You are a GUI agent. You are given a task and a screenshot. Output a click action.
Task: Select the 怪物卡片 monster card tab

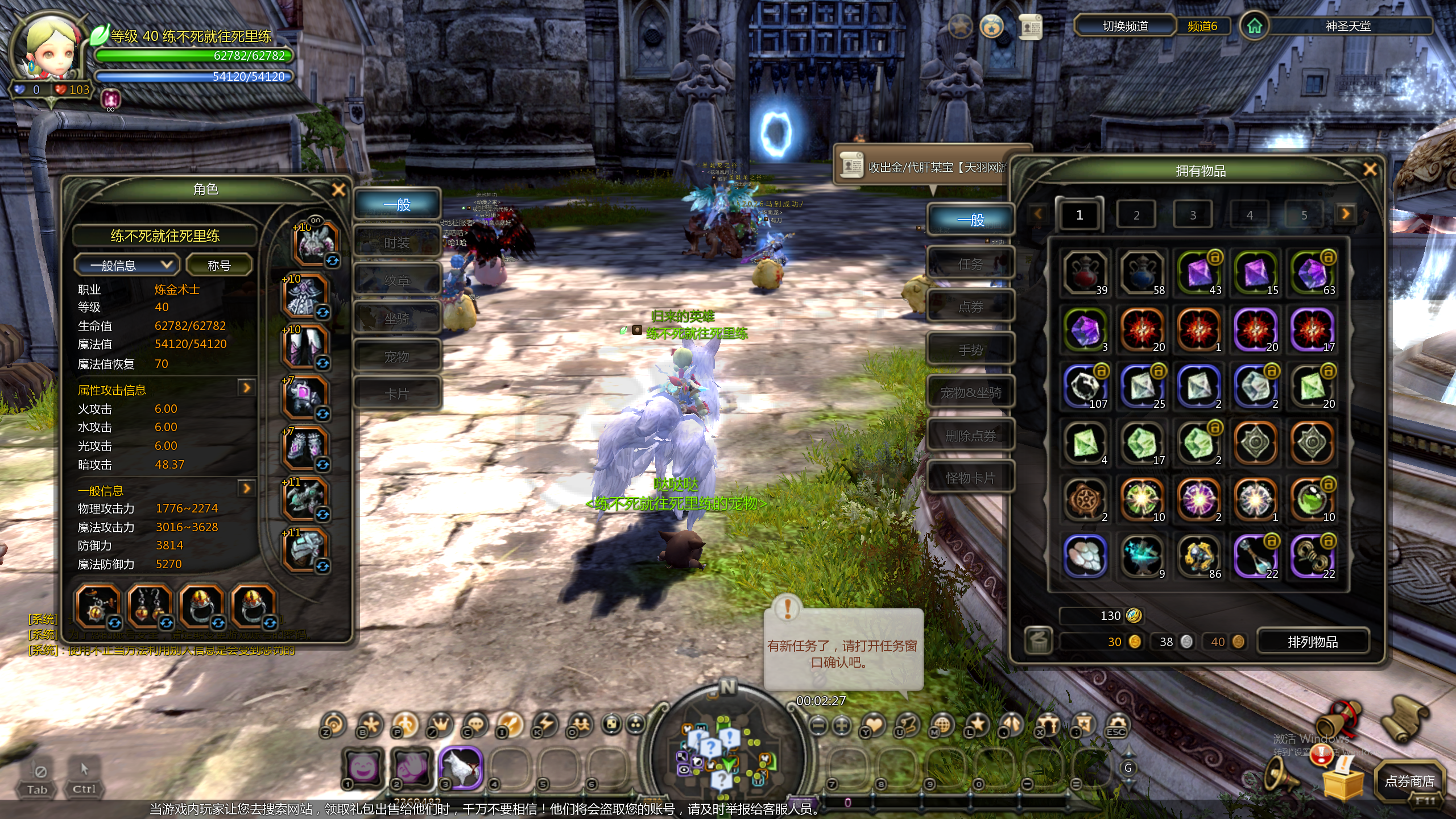tap(970, 478)
